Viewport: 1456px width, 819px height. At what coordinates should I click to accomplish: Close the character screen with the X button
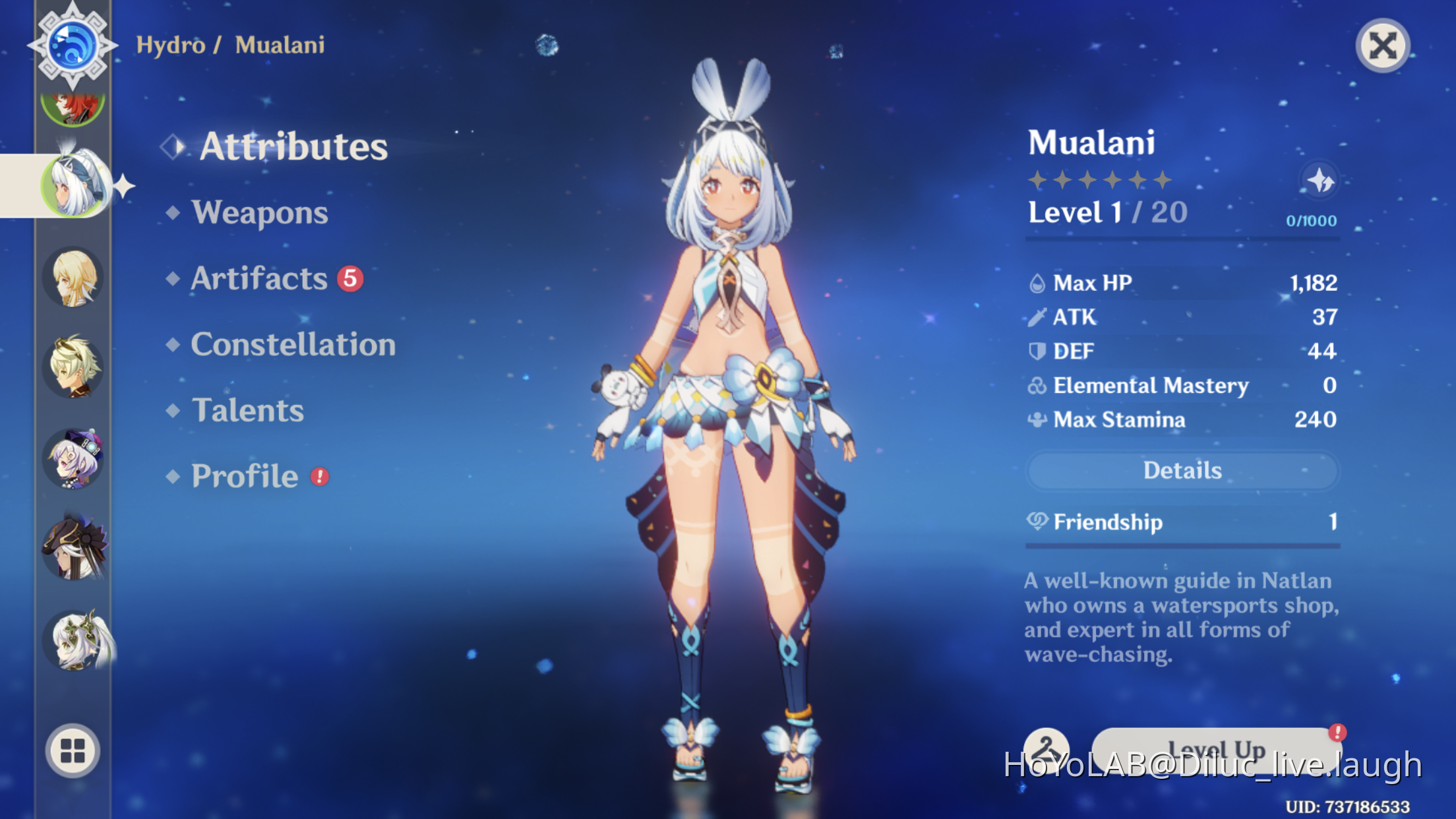point(1383,46)
